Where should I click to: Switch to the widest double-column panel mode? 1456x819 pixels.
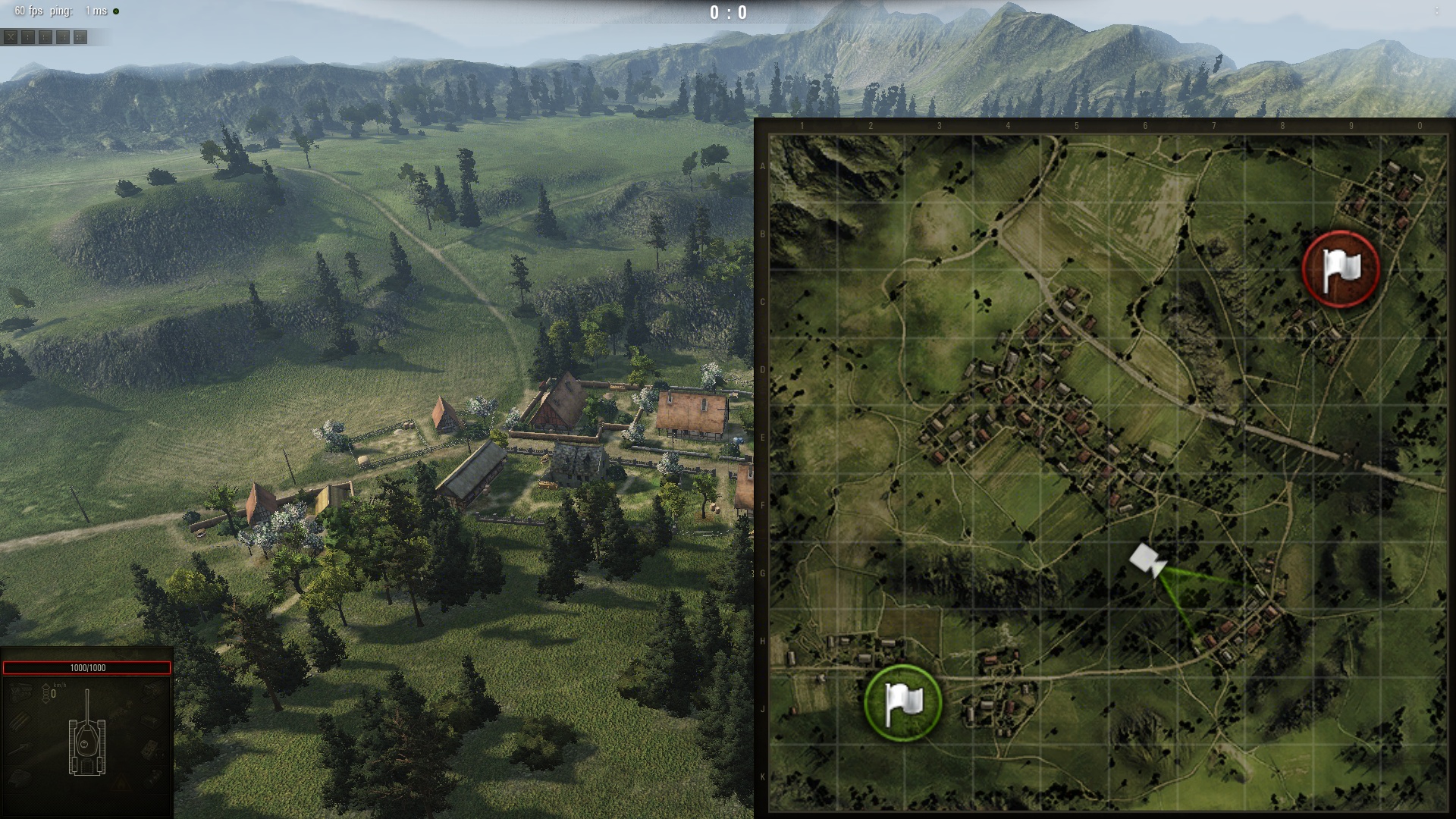[80, 36]
